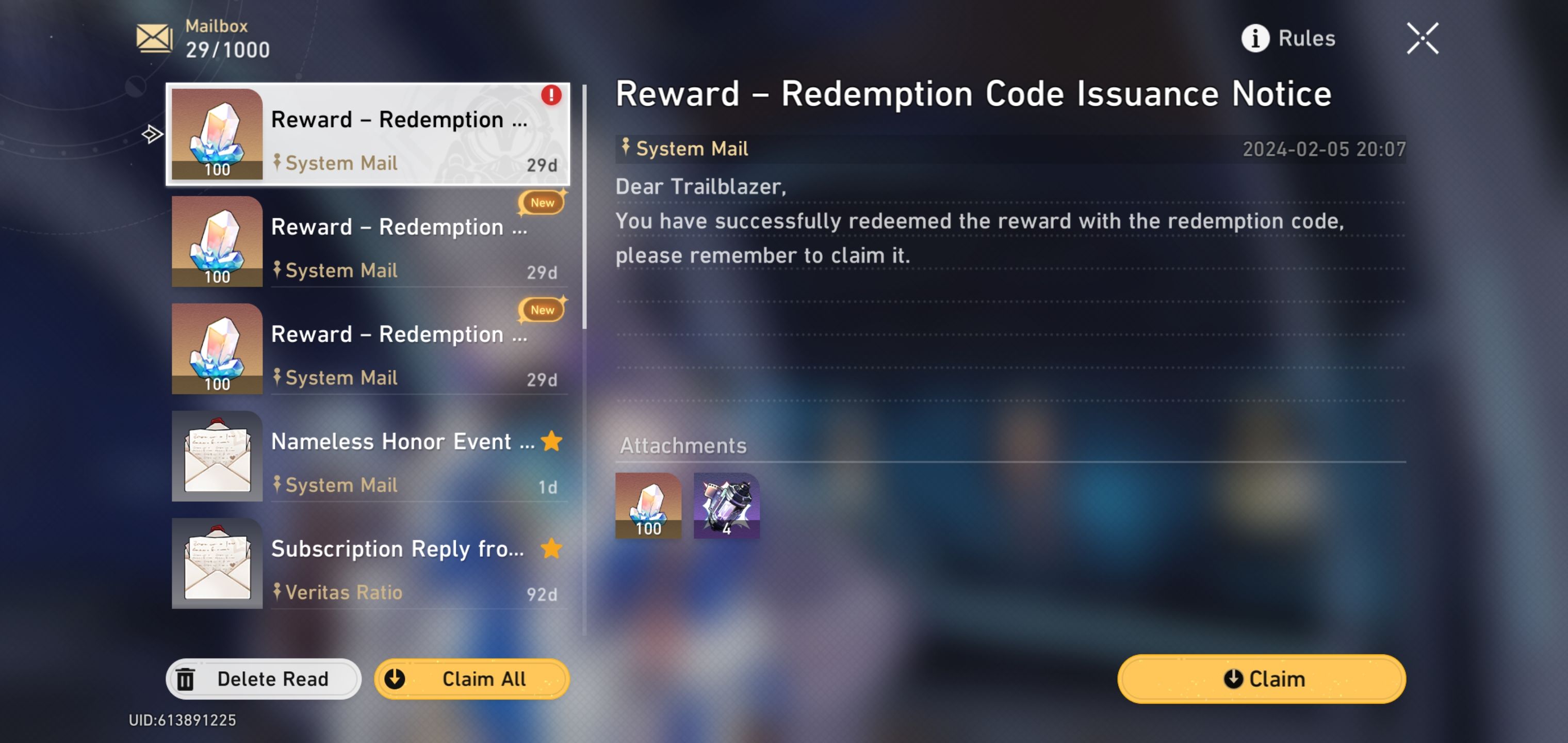The height and width of the screenshot is (743, 1568).
Task: Toggle favorite star on Nameless Honor Event mail
Action: pos(550,442)
